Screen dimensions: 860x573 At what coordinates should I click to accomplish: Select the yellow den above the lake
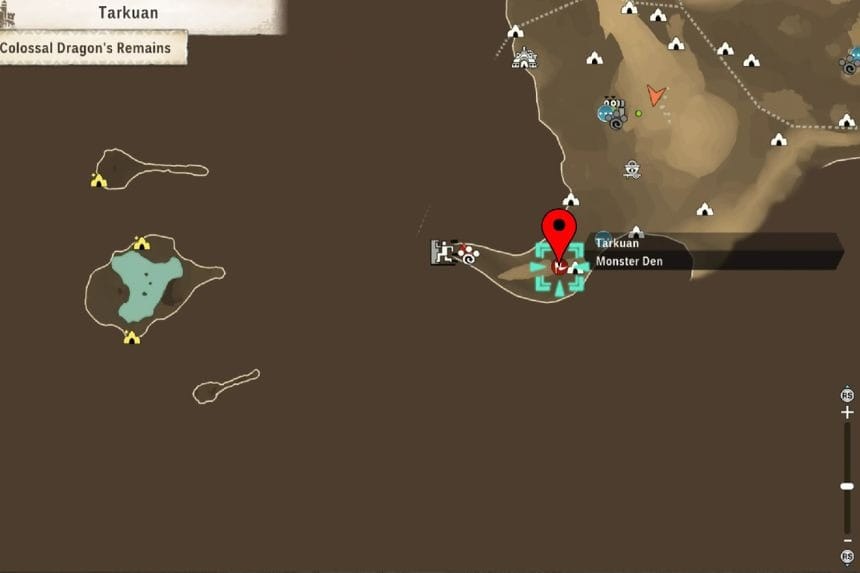click(141, 243)
